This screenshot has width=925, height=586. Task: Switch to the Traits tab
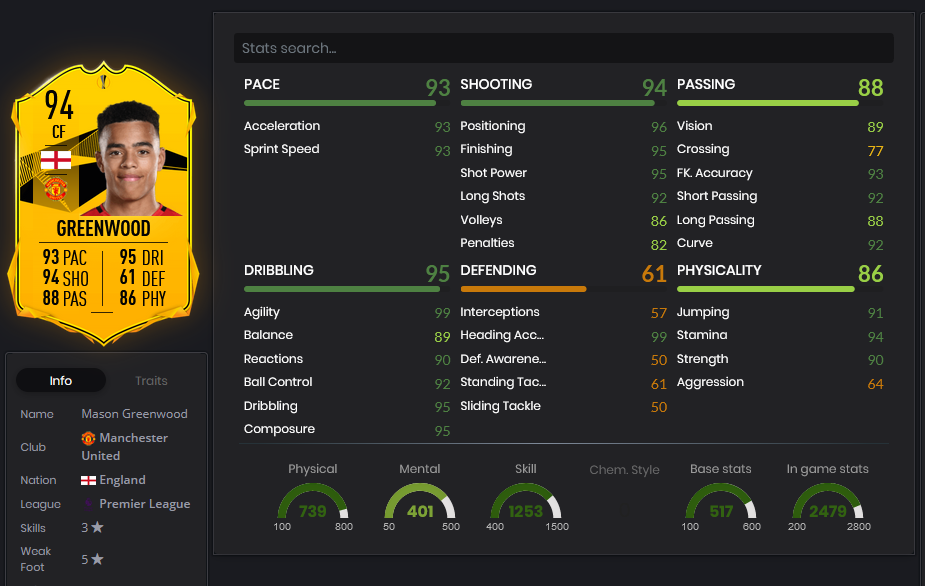tap(151, 381)
